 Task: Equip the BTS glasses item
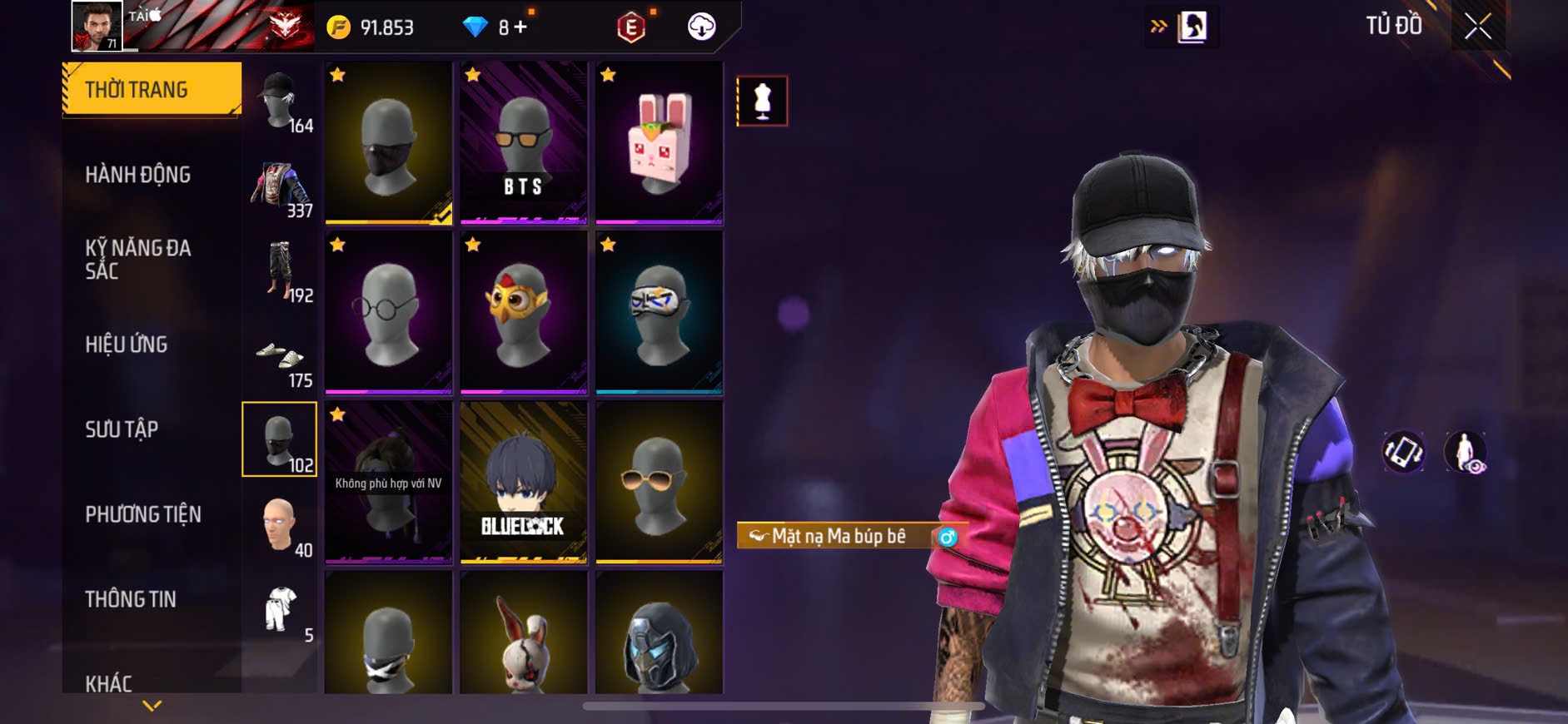pyautogui.click(x=524, y=142)
